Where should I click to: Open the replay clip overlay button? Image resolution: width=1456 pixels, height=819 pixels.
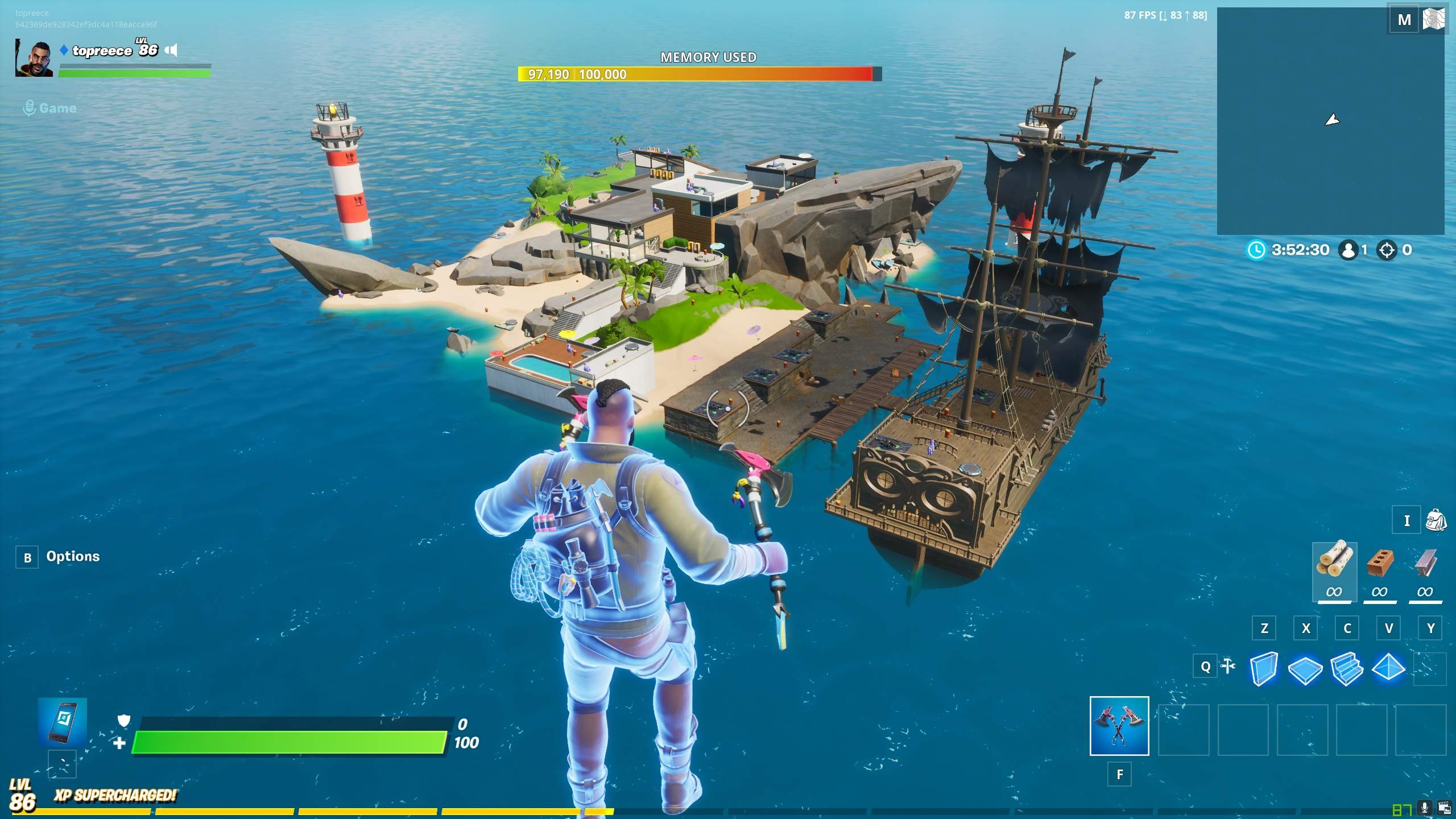click(x=1444, y=808)
